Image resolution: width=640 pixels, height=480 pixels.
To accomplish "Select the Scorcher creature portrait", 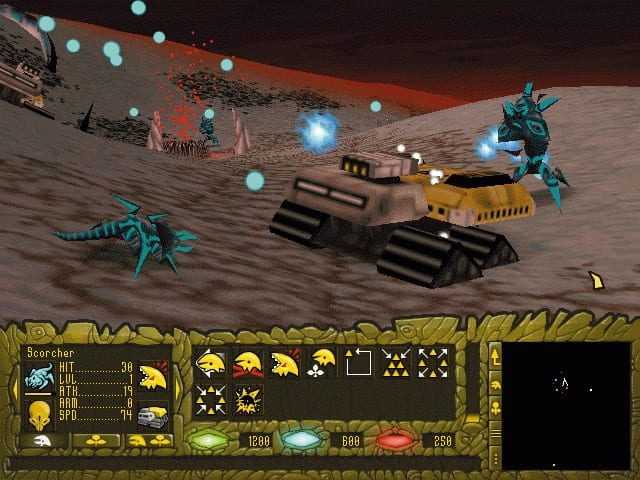I will 38,378.
